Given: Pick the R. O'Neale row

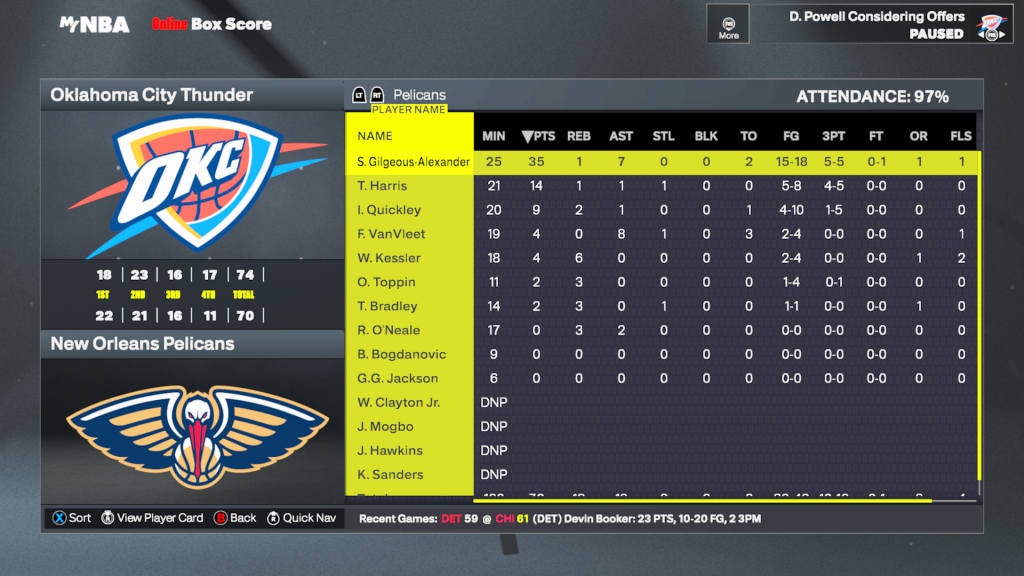Looking at the screenshot, I should (x=388, y=330).
